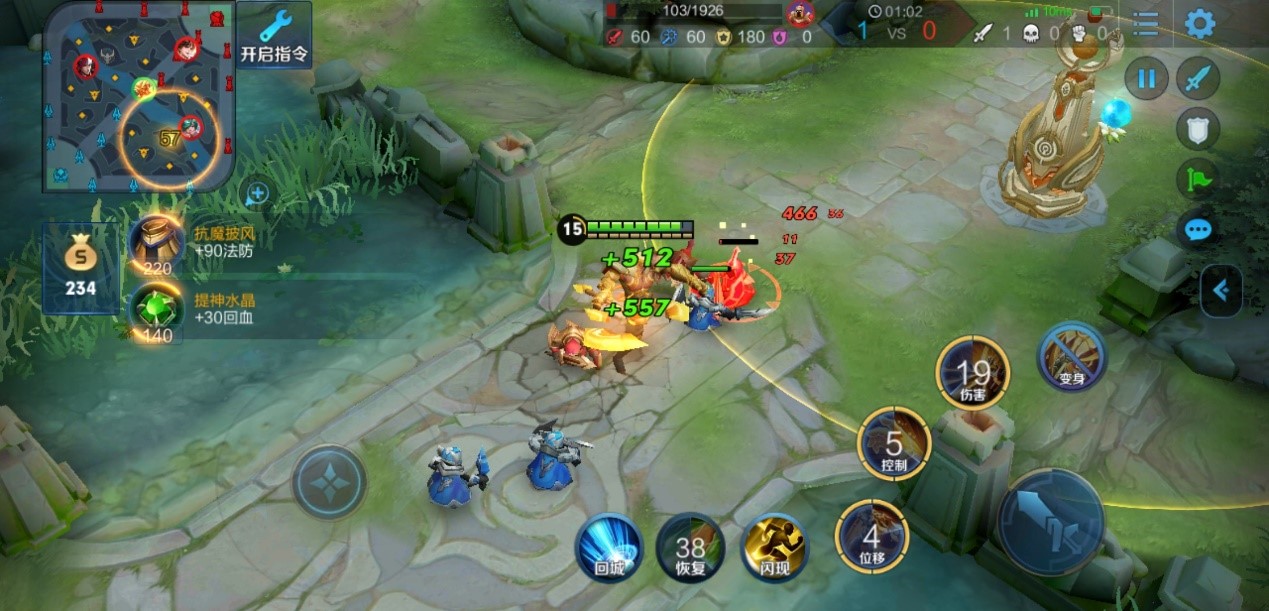Click the plus button below the minimap
This screenshot has height=611, width=1269.
click(257, 193)
